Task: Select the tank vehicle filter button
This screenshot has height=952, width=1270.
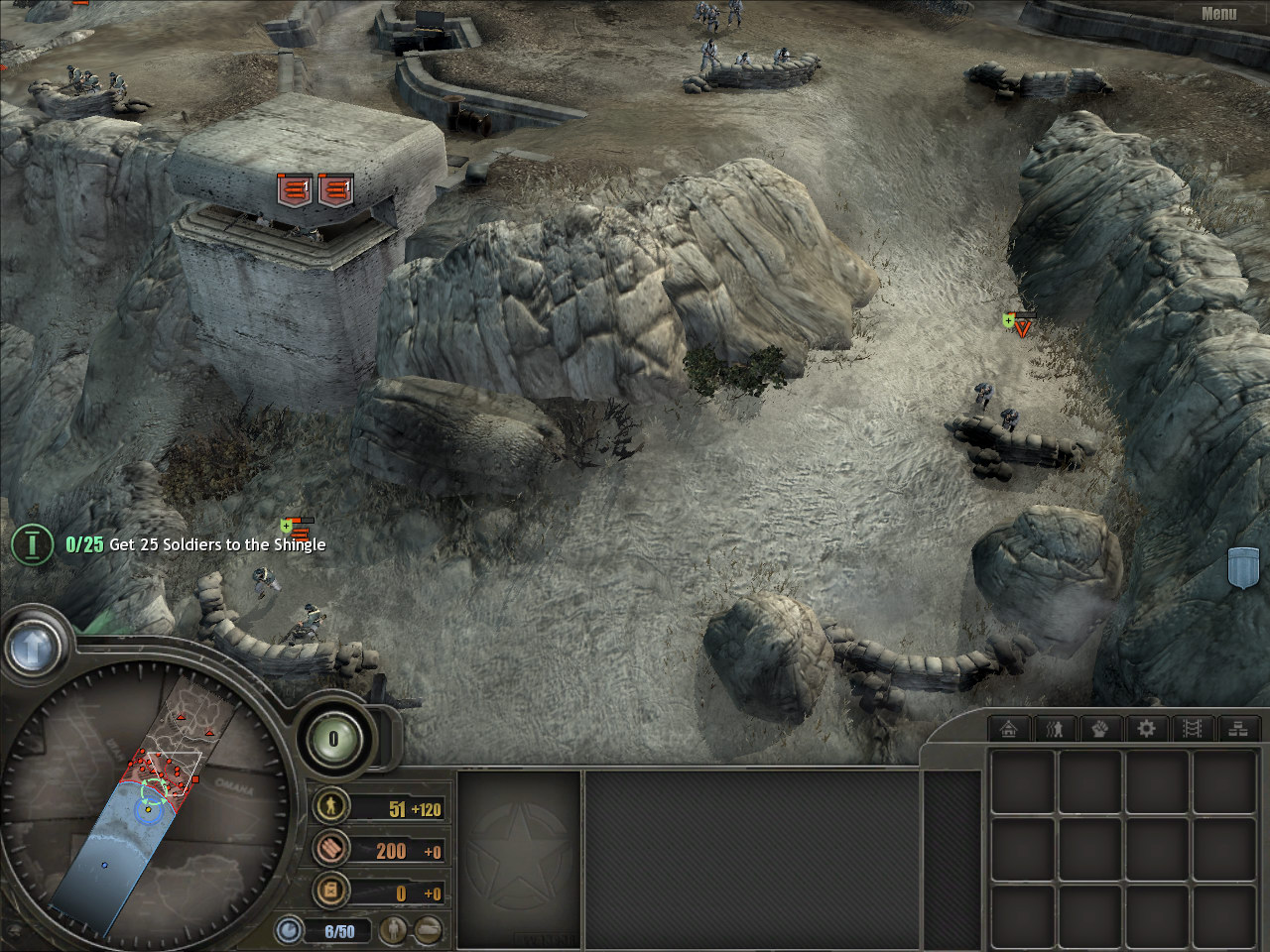Action: tap(429, 931)
